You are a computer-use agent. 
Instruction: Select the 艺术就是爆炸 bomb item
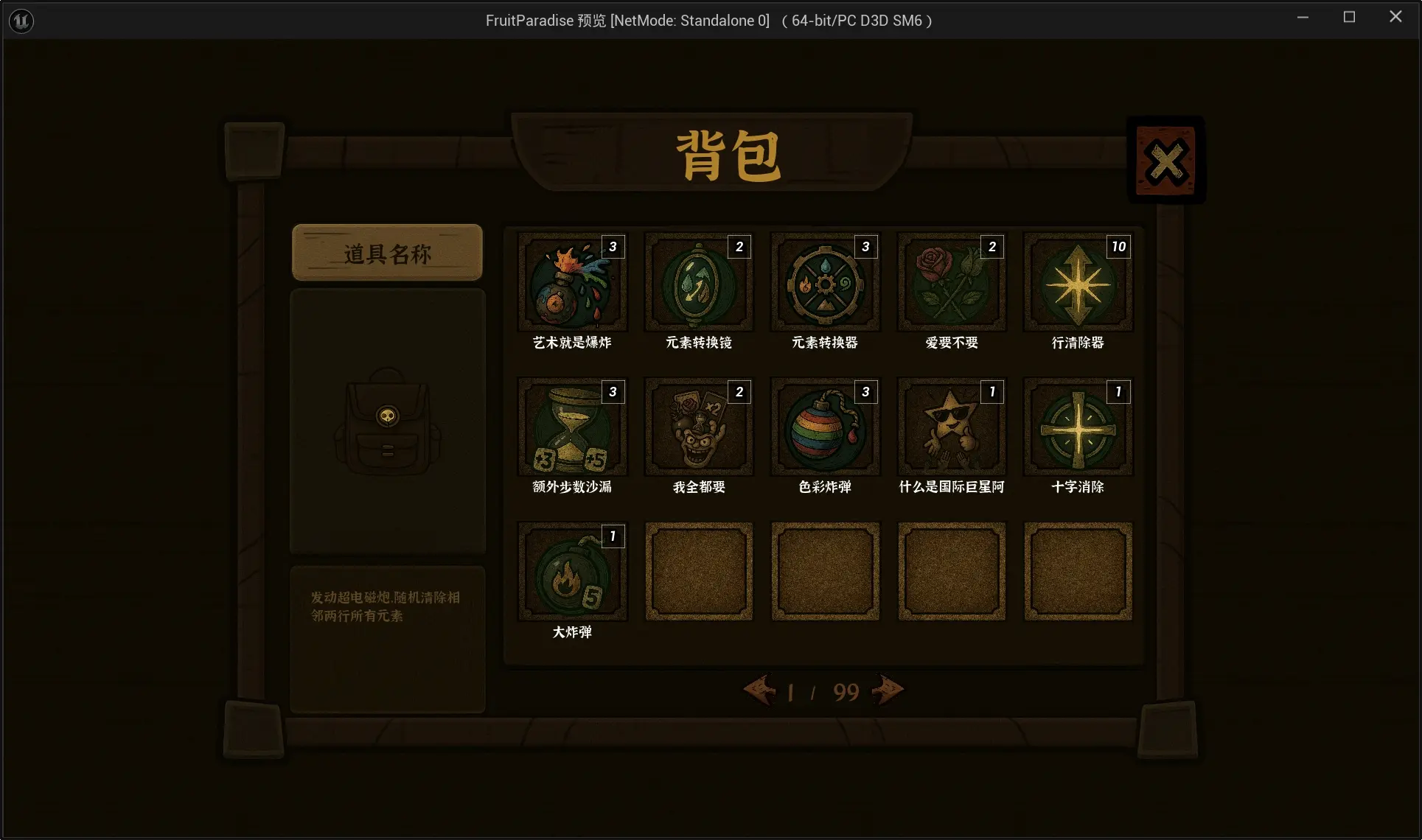(572, 282)
